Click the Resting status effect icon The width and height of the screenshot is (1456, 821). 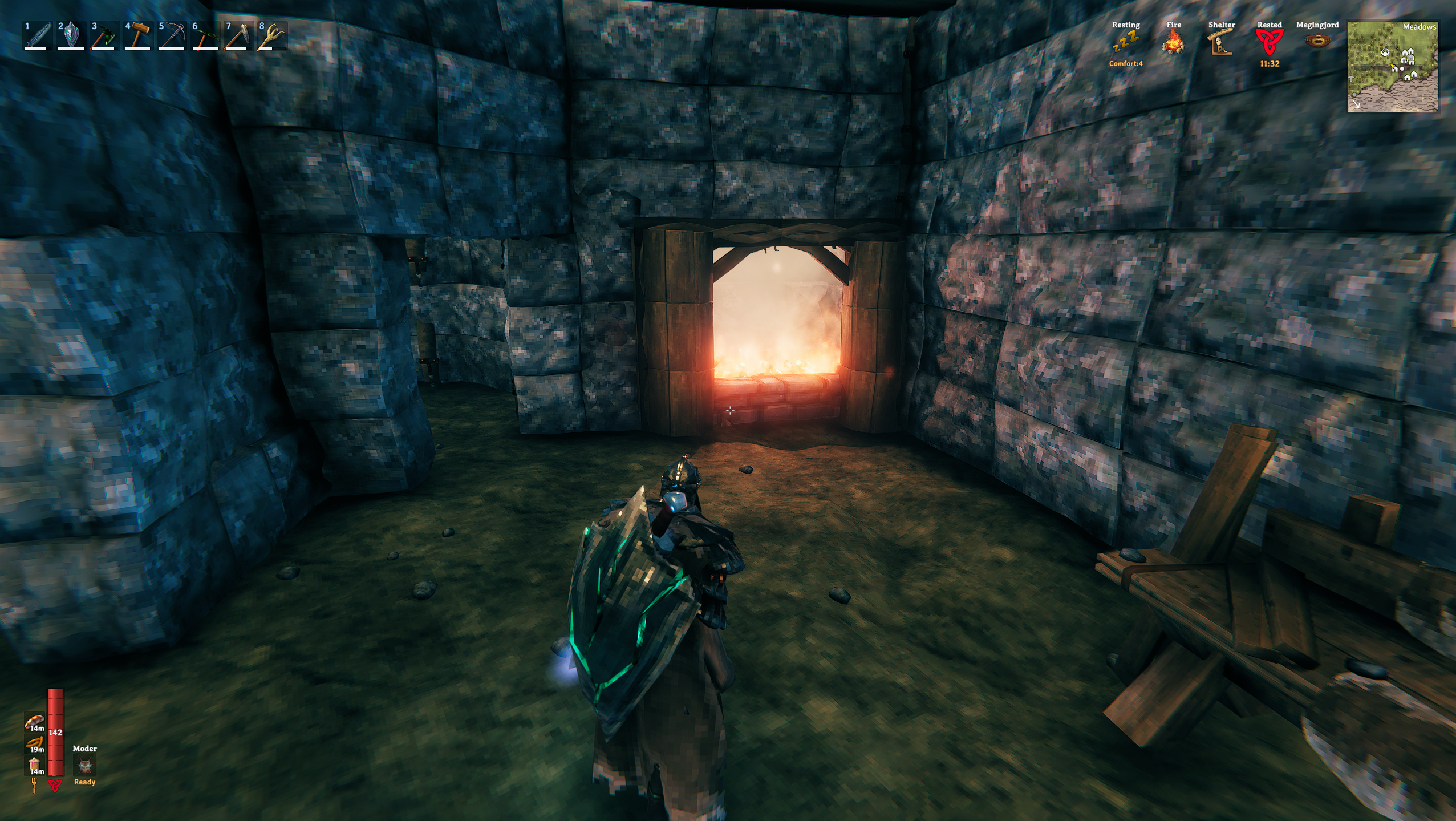(x=1125, y=42)
